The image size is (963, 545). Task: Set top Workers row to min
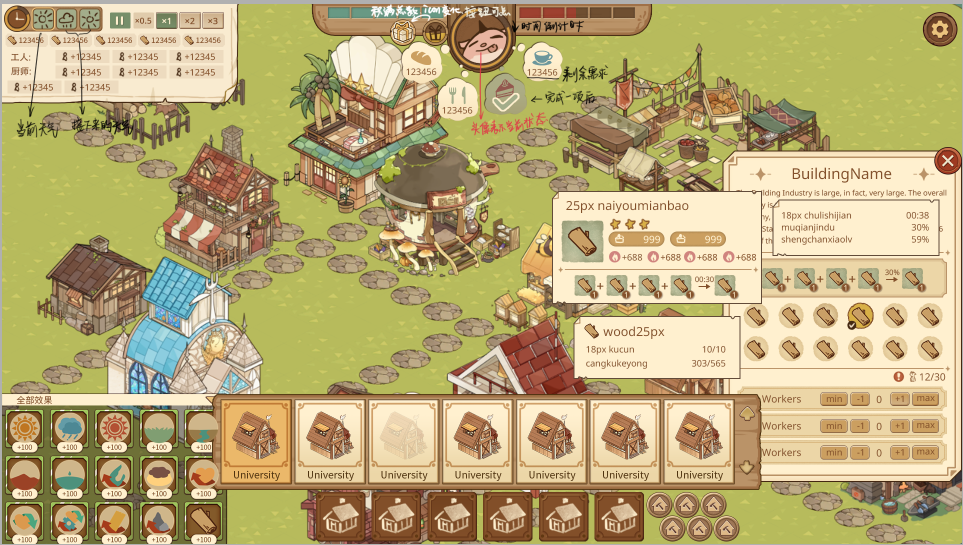tap(833, 399)
